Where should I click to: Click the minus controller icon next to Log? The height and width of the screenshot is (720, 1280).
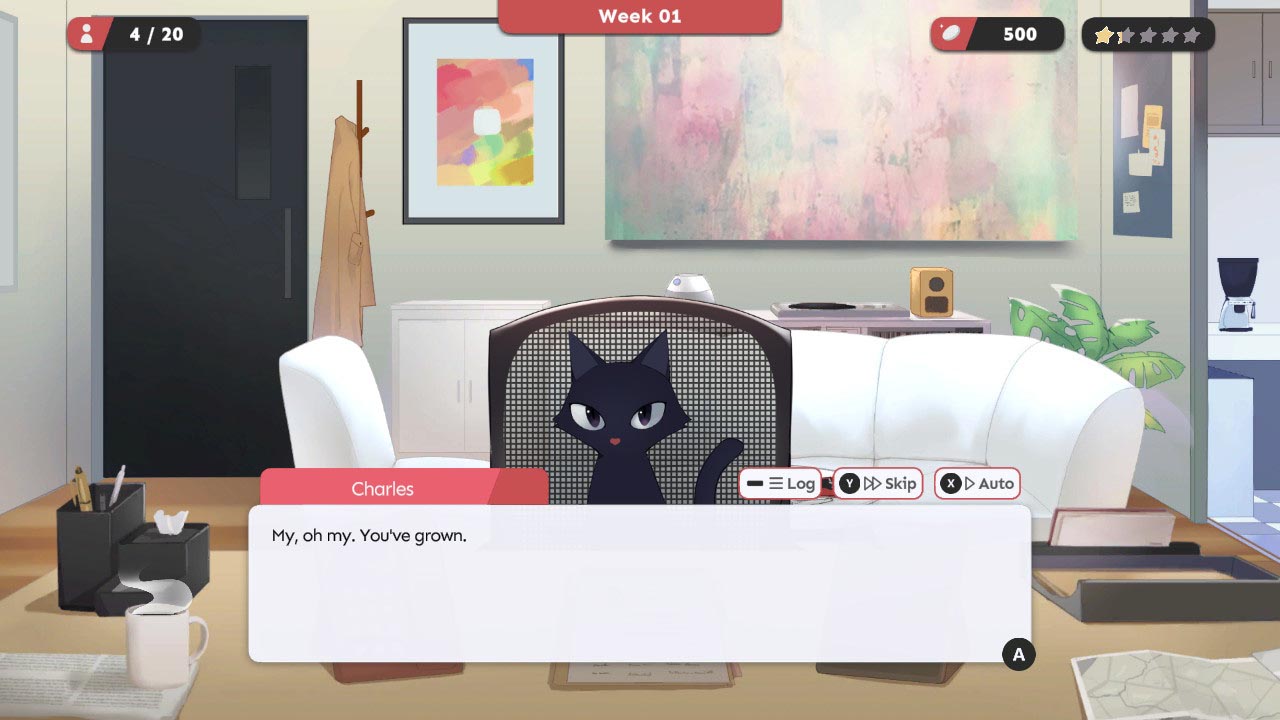[754, 483]
